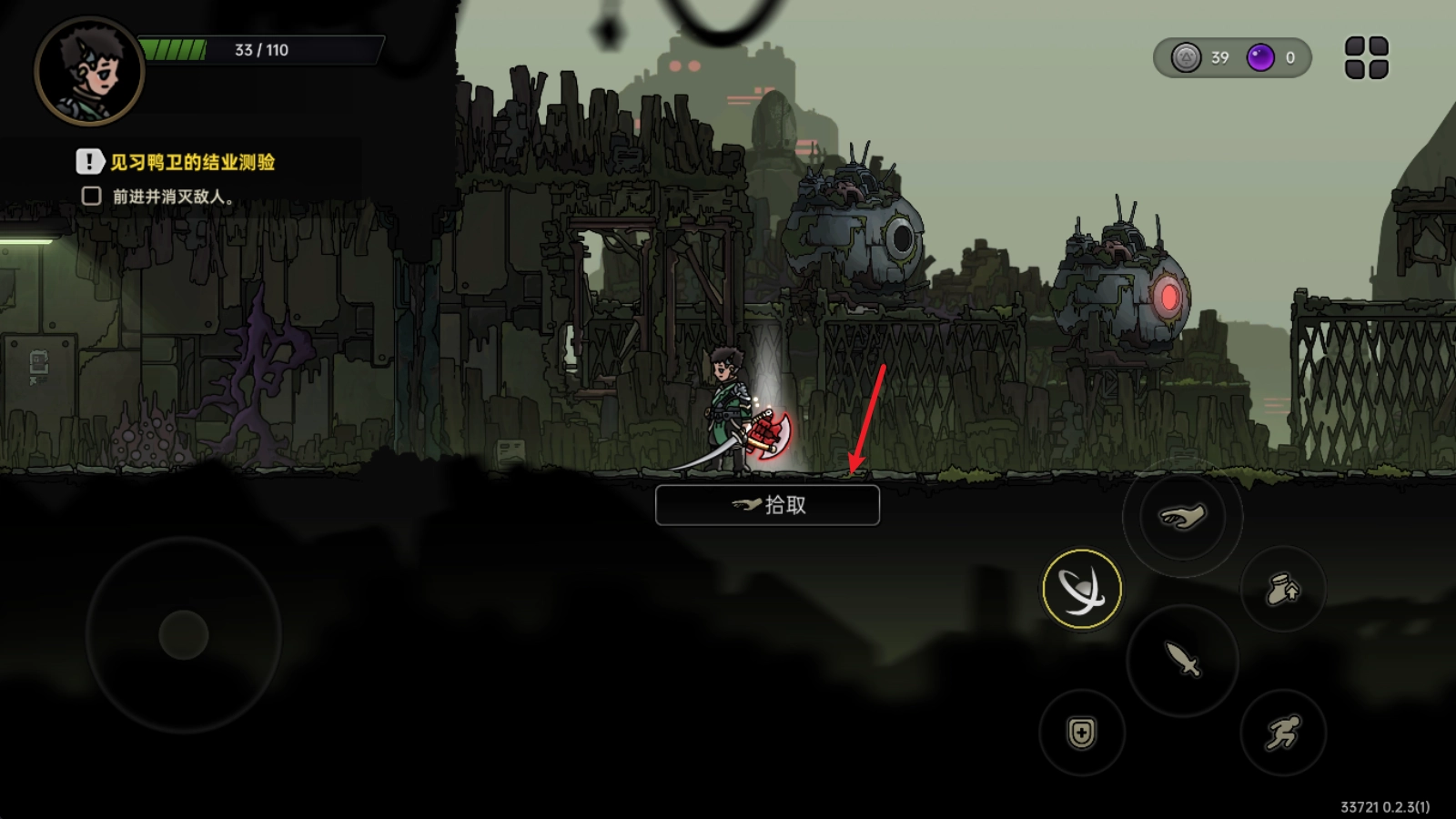
Task: Touch the virtual movement joystick
Action: [184, 634]
